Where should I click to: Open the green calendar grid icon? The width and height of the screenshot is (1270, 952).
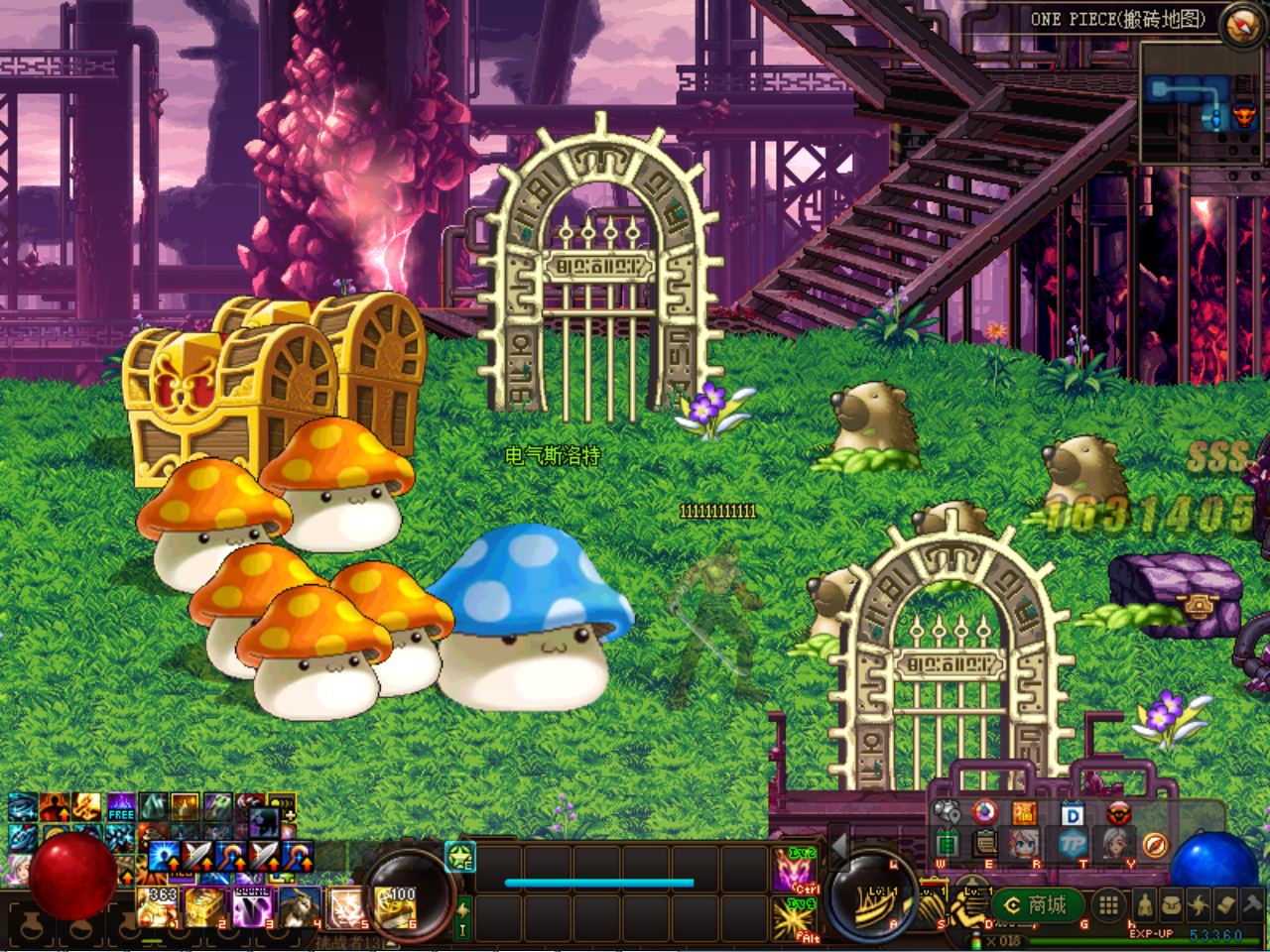[946, 845]
